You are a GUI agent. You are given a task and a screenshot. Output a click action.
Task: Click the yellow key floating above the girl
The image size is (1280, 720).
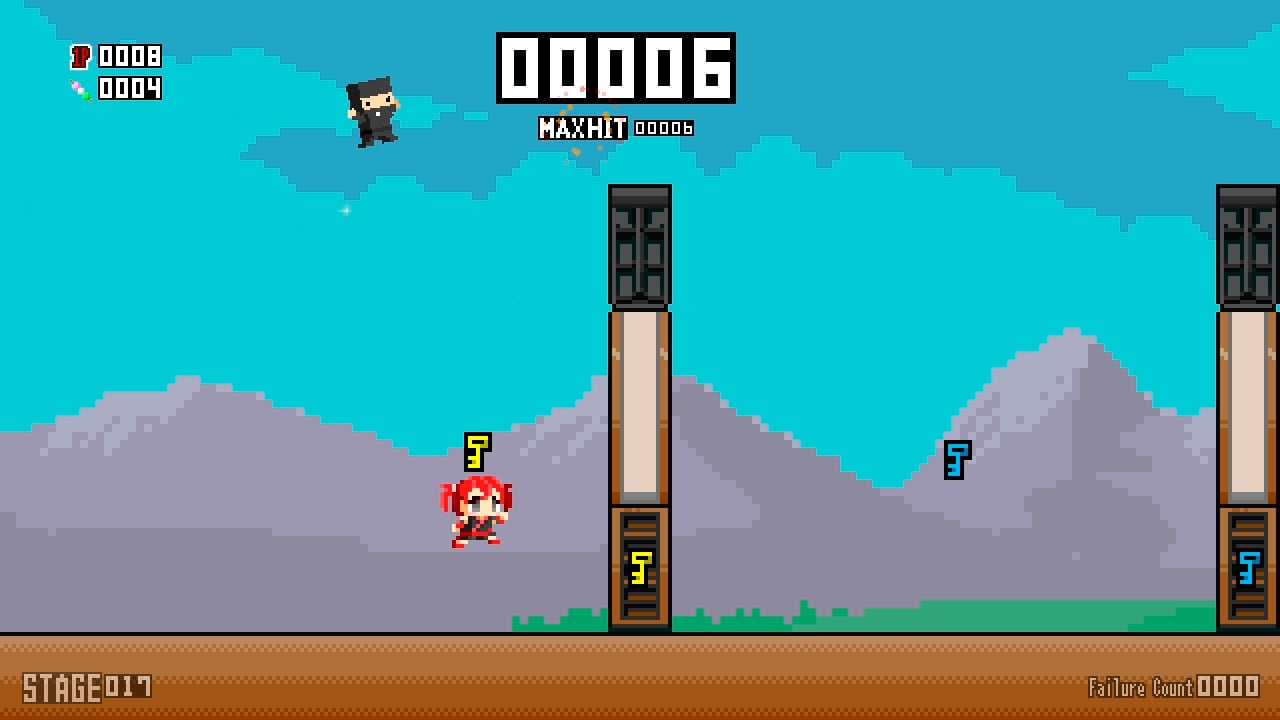point(476,453)
